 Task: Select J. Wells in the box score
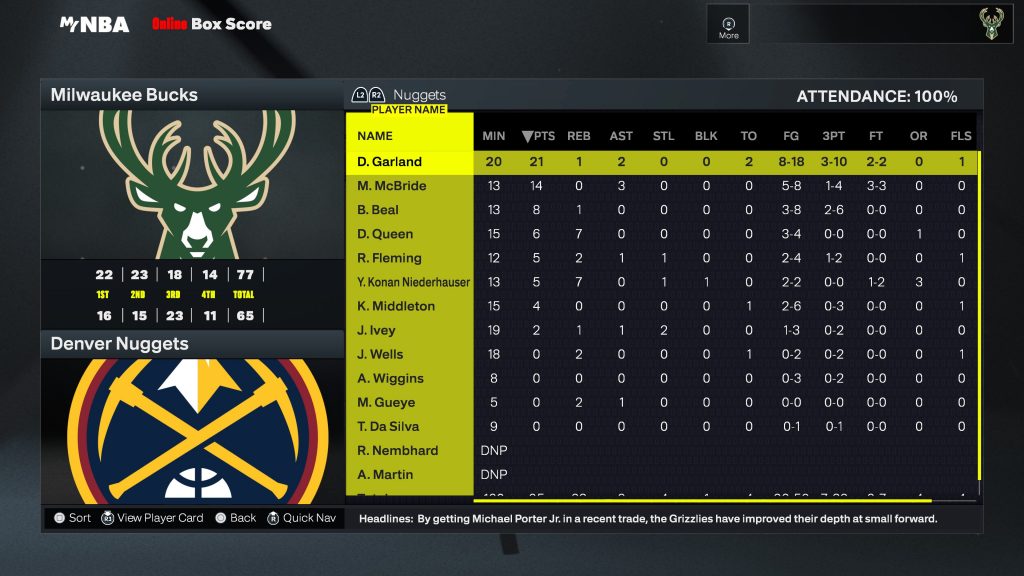point(380,354)
